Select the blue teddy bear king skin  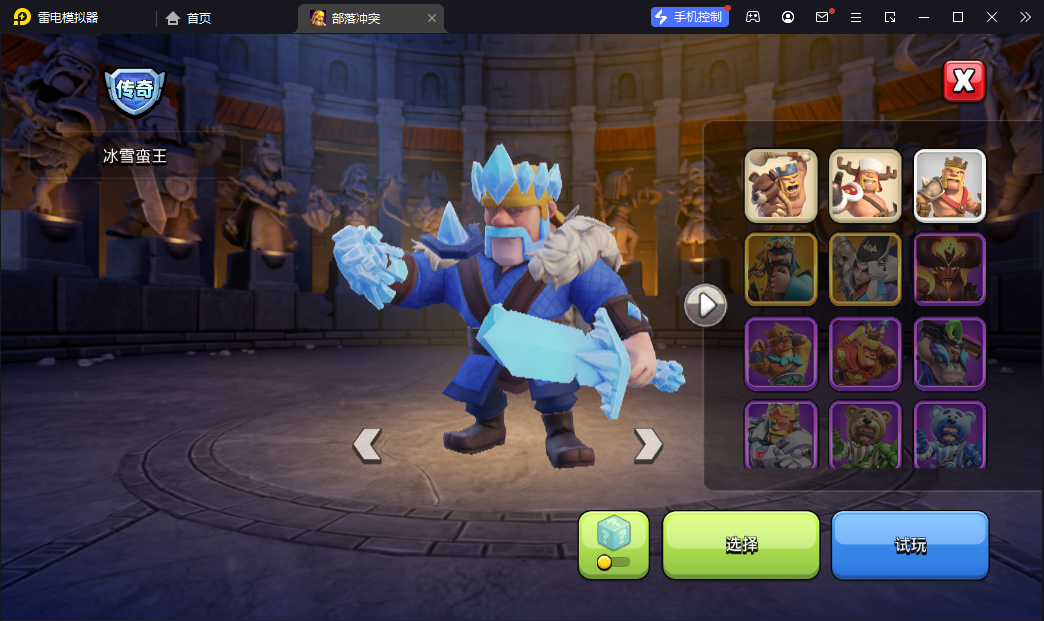[x=949, y=435]
